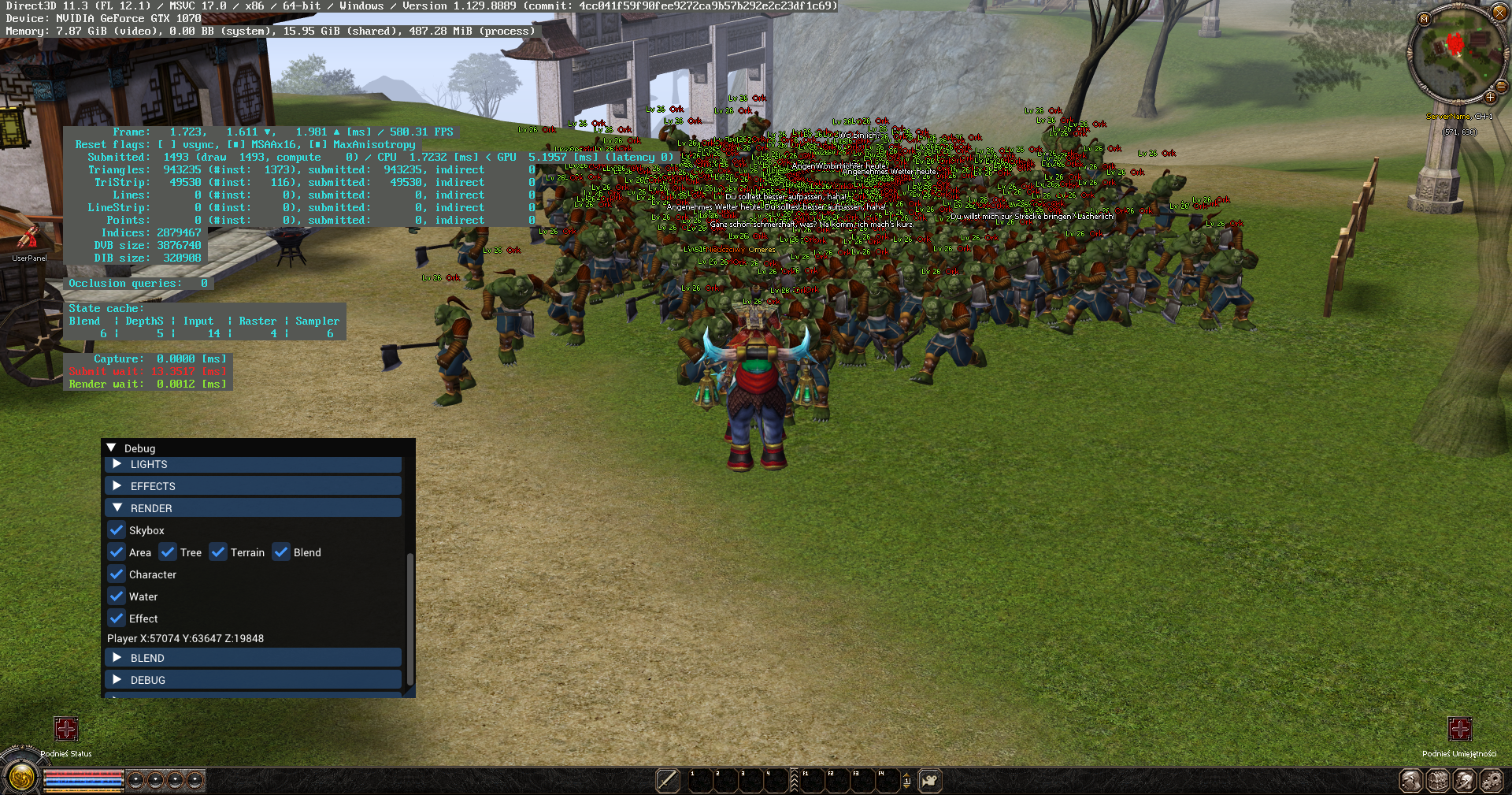Open the character status icon bottom right
1512x795 pixels.
point(1410,782)
